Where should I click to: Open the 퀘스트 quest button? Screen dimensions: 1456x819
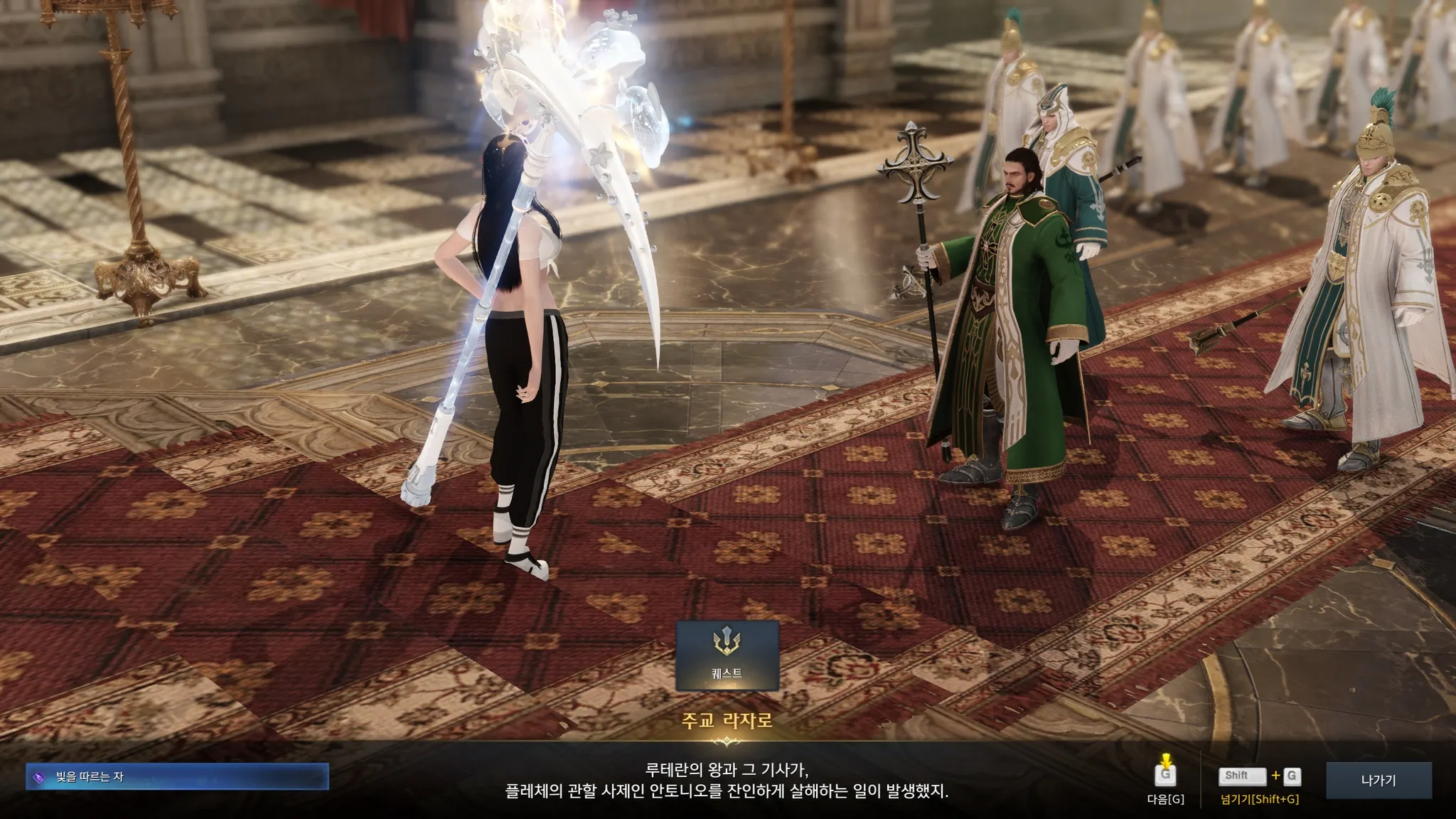click(727, 655)
